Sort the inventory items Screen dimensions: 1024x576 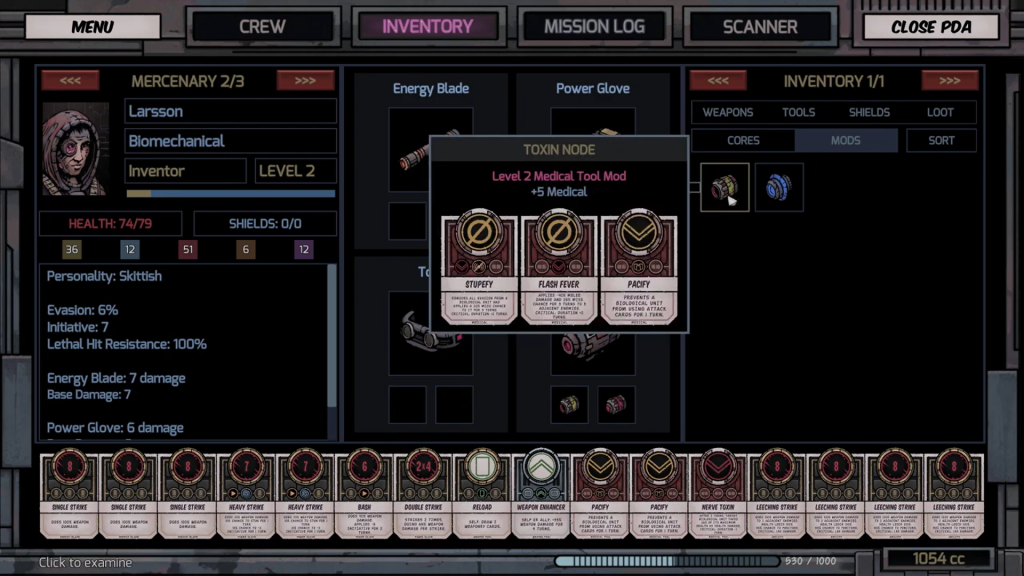(x=941, y=141)
